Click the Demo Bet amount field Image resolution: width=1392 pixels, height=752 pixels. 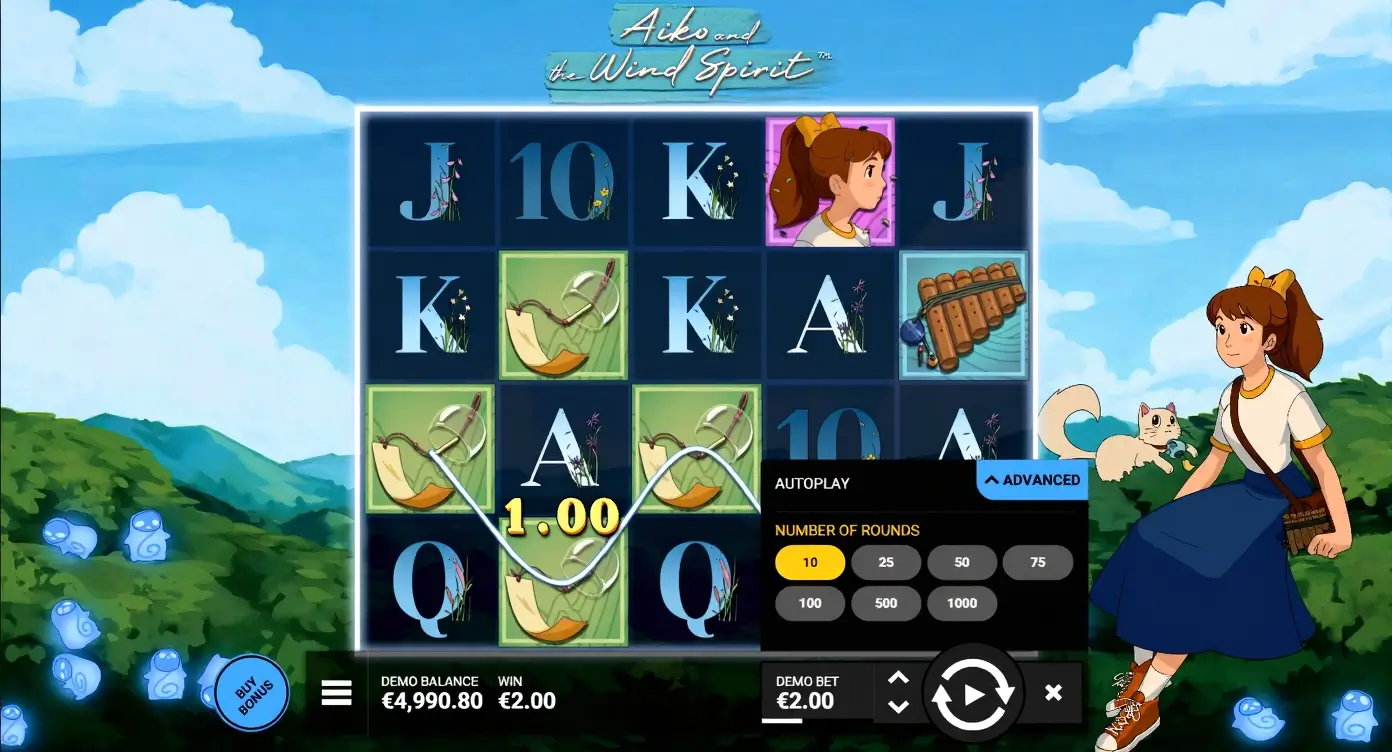(x=815, y=692)
